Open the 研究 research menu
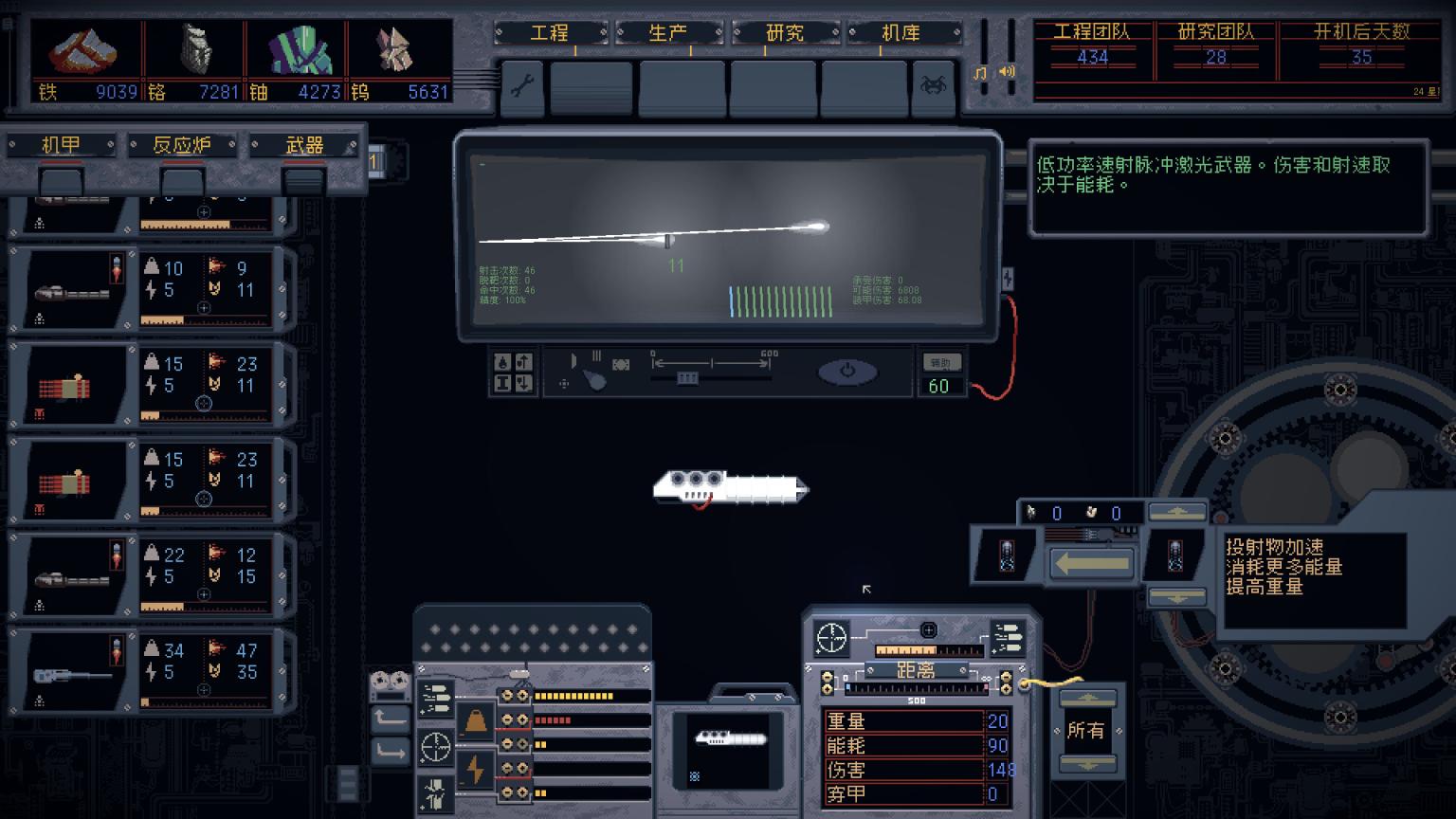The width and height of the screenshot is (1456, 819). point(785,33)
